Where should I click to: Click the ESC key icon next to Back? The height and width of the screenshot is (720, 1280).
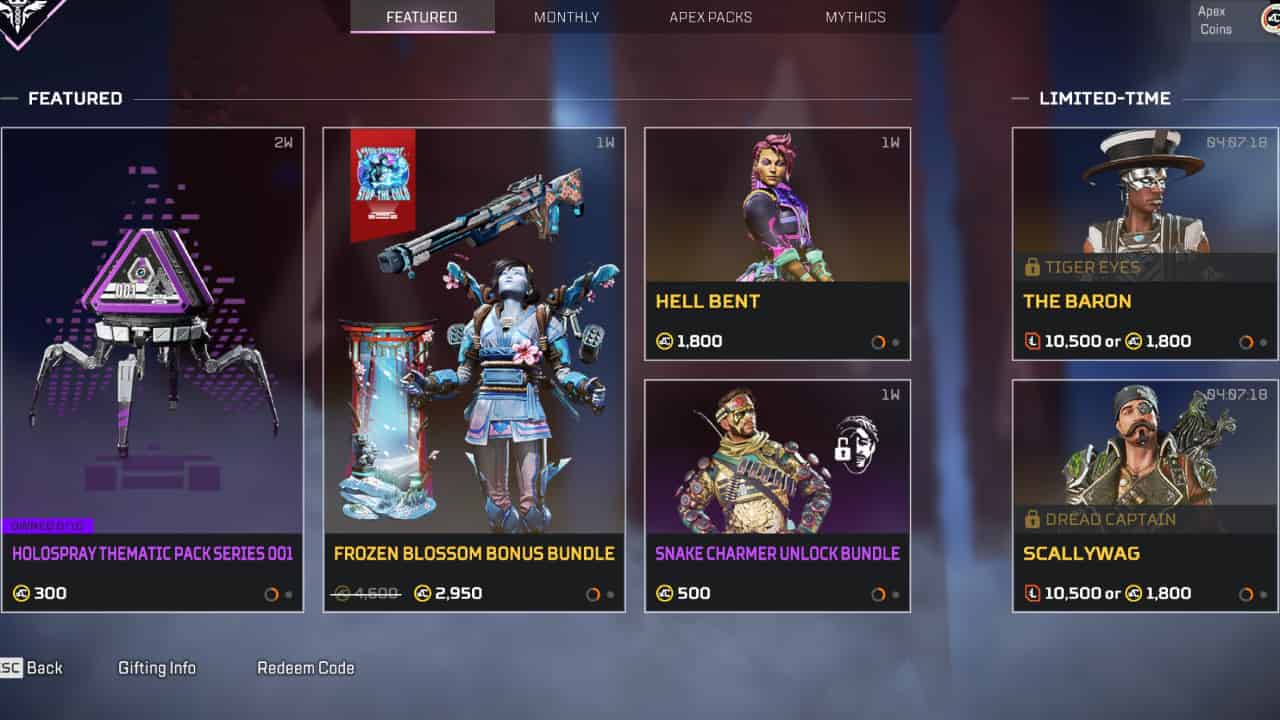click(x=11, y=667)
